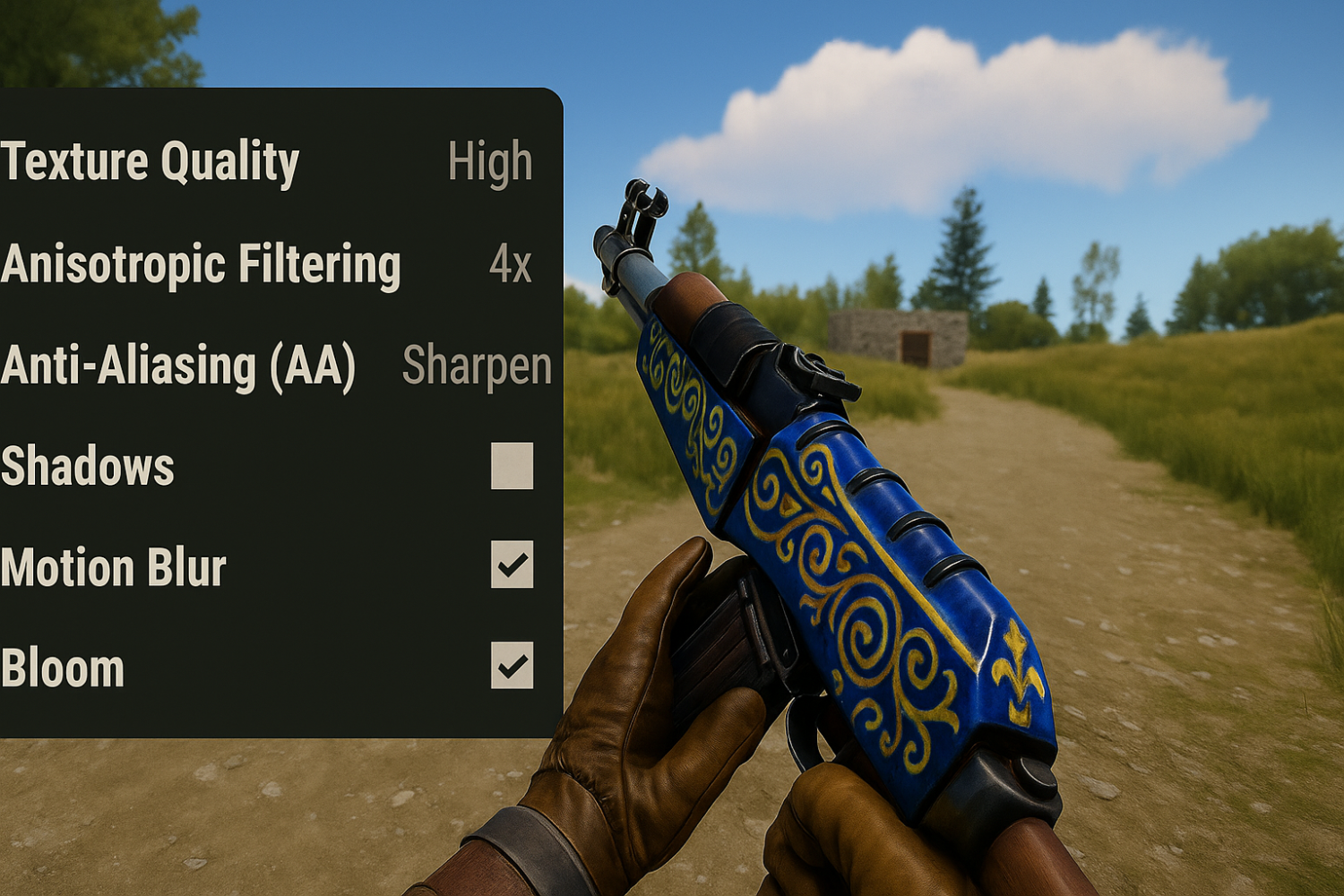Click the Motion Blur label

(x=112, y=564)
